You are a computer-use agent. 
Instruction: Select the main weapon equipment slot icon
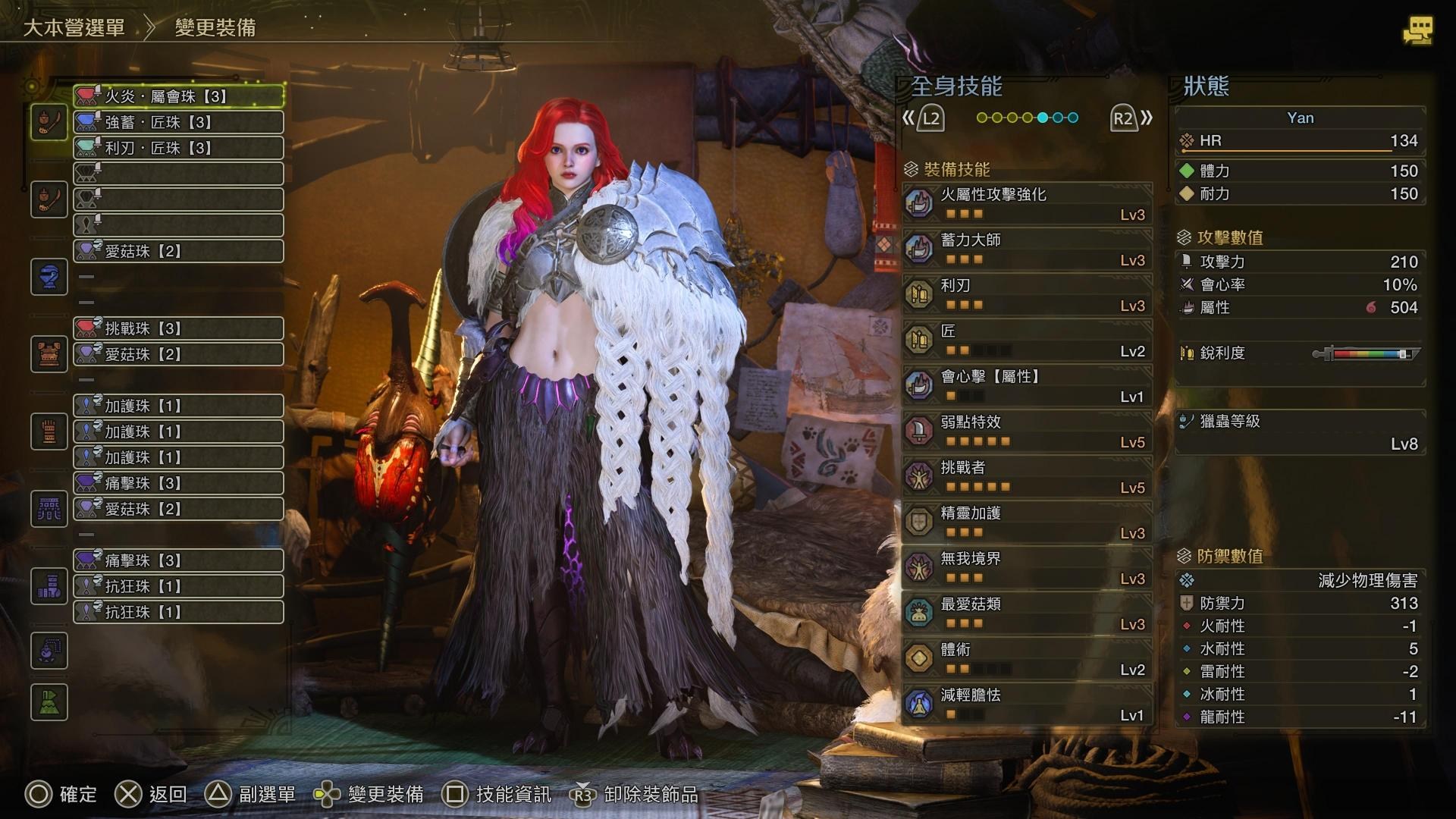coord(49,123)
